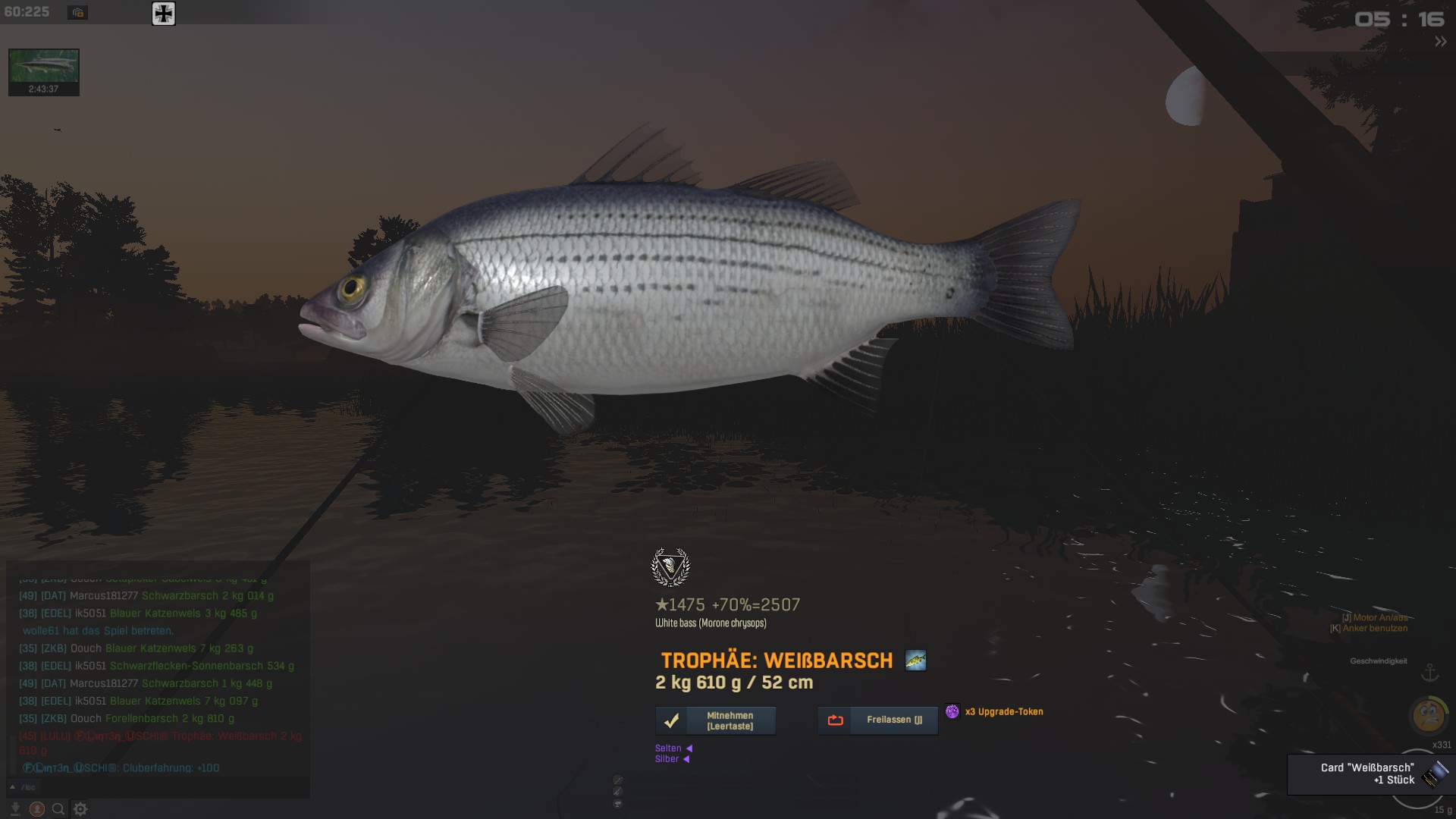The image size is (1456, 819).
Task: Open the chat settings gear icon
Action: (x=80, y=809)
